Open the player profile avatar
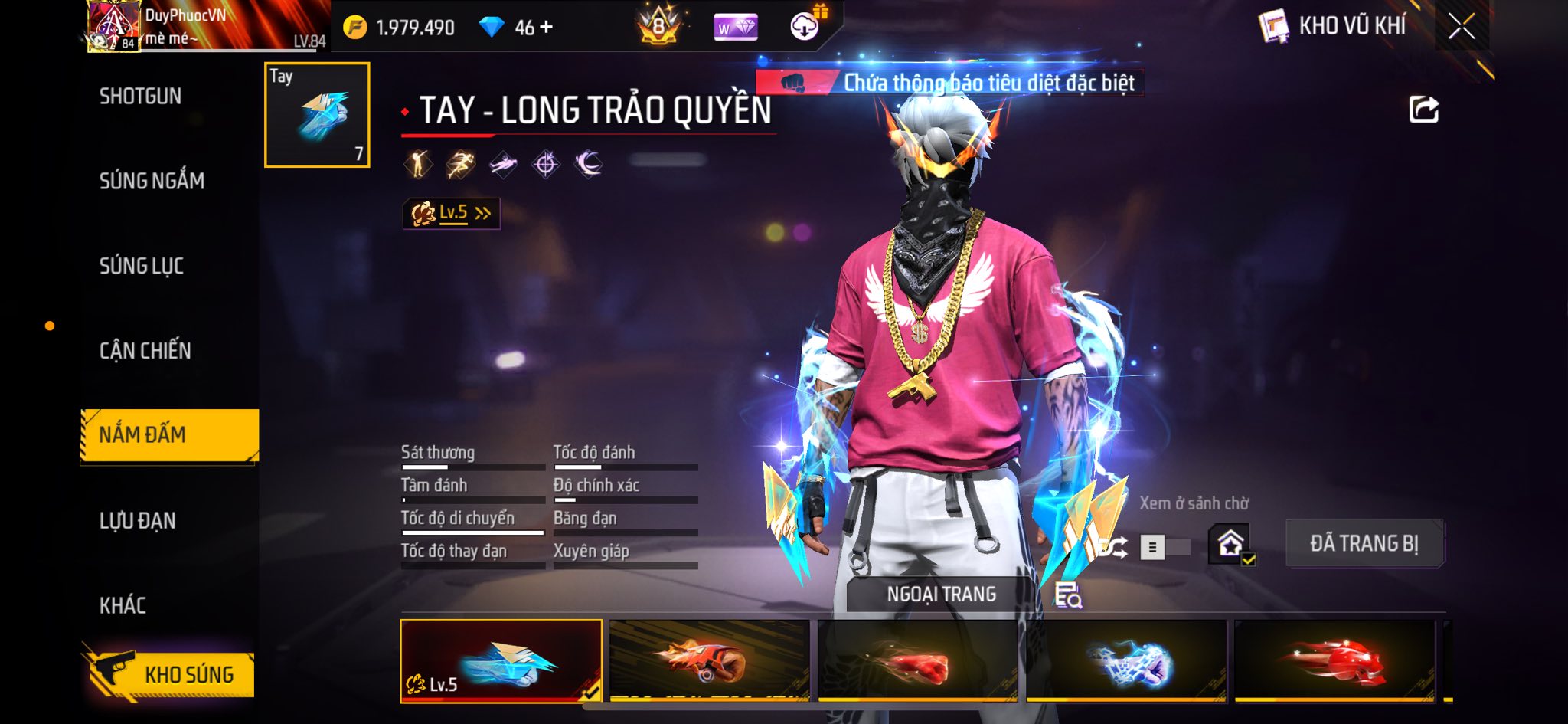The image size is (1568, 724). 113,26
